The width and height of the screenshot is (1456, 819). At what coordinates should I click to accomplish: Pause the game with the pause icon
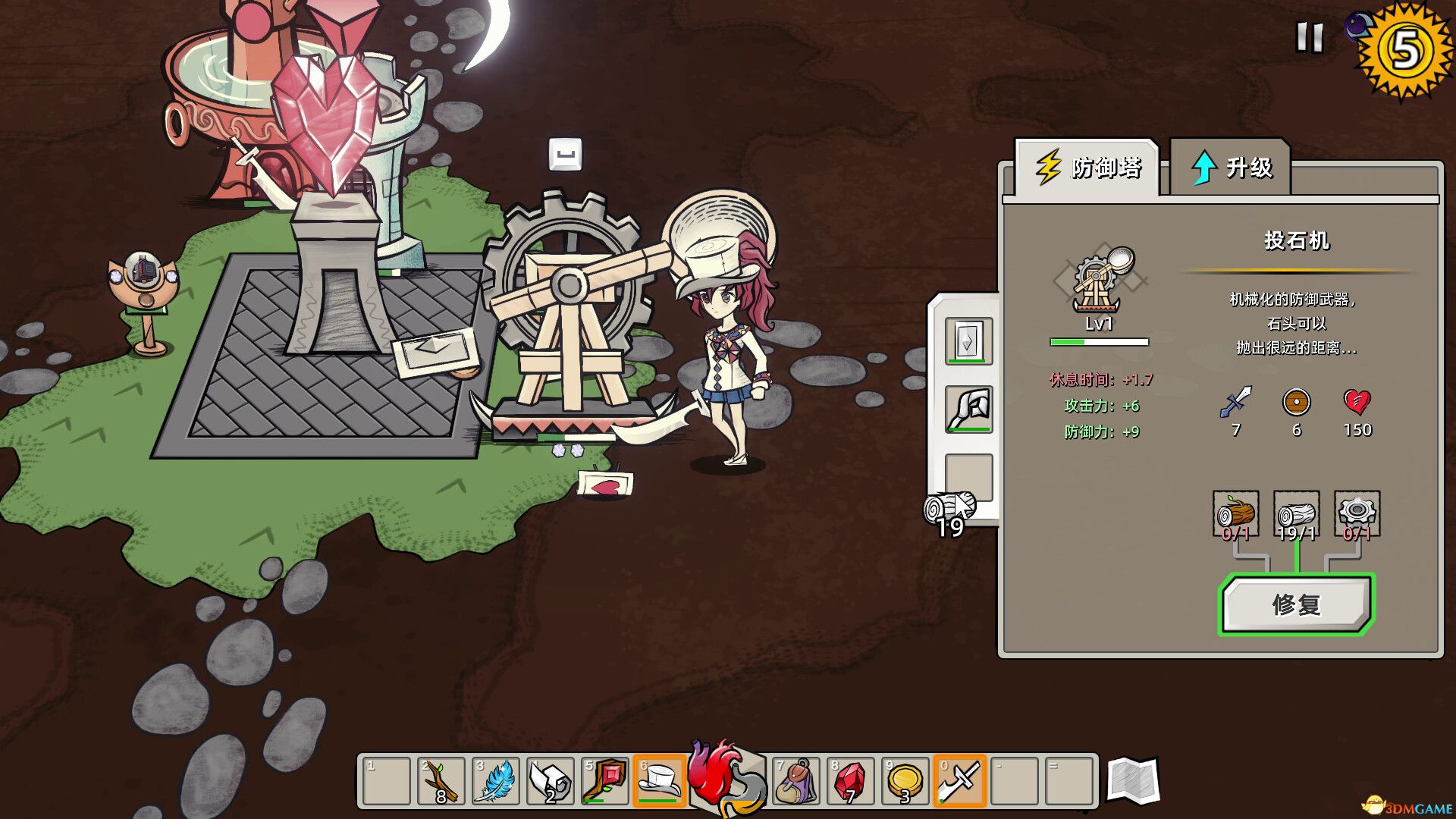pos(1309,36)
